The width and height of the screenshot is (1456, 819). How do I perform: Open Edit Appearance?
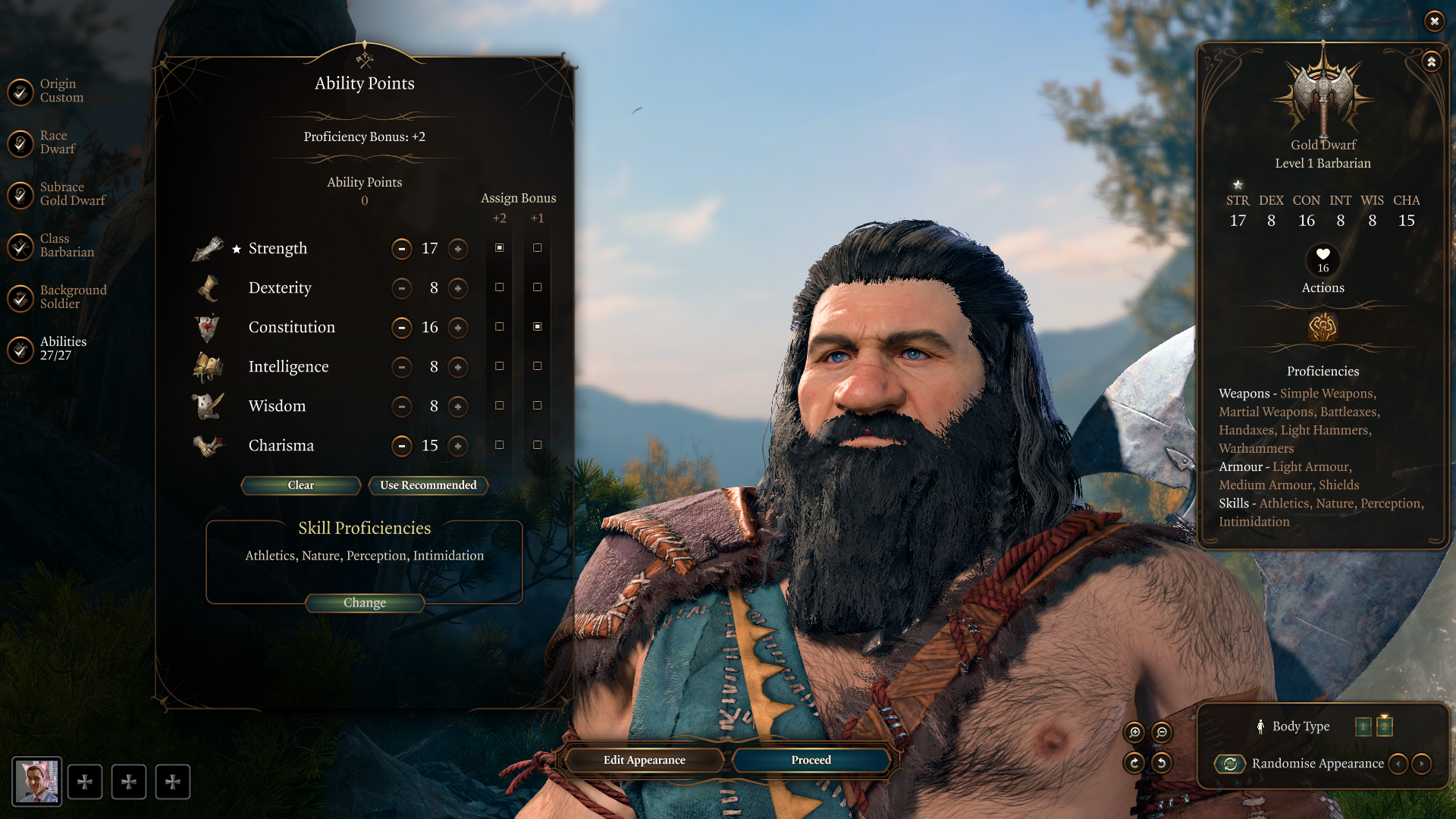[645, 760]
